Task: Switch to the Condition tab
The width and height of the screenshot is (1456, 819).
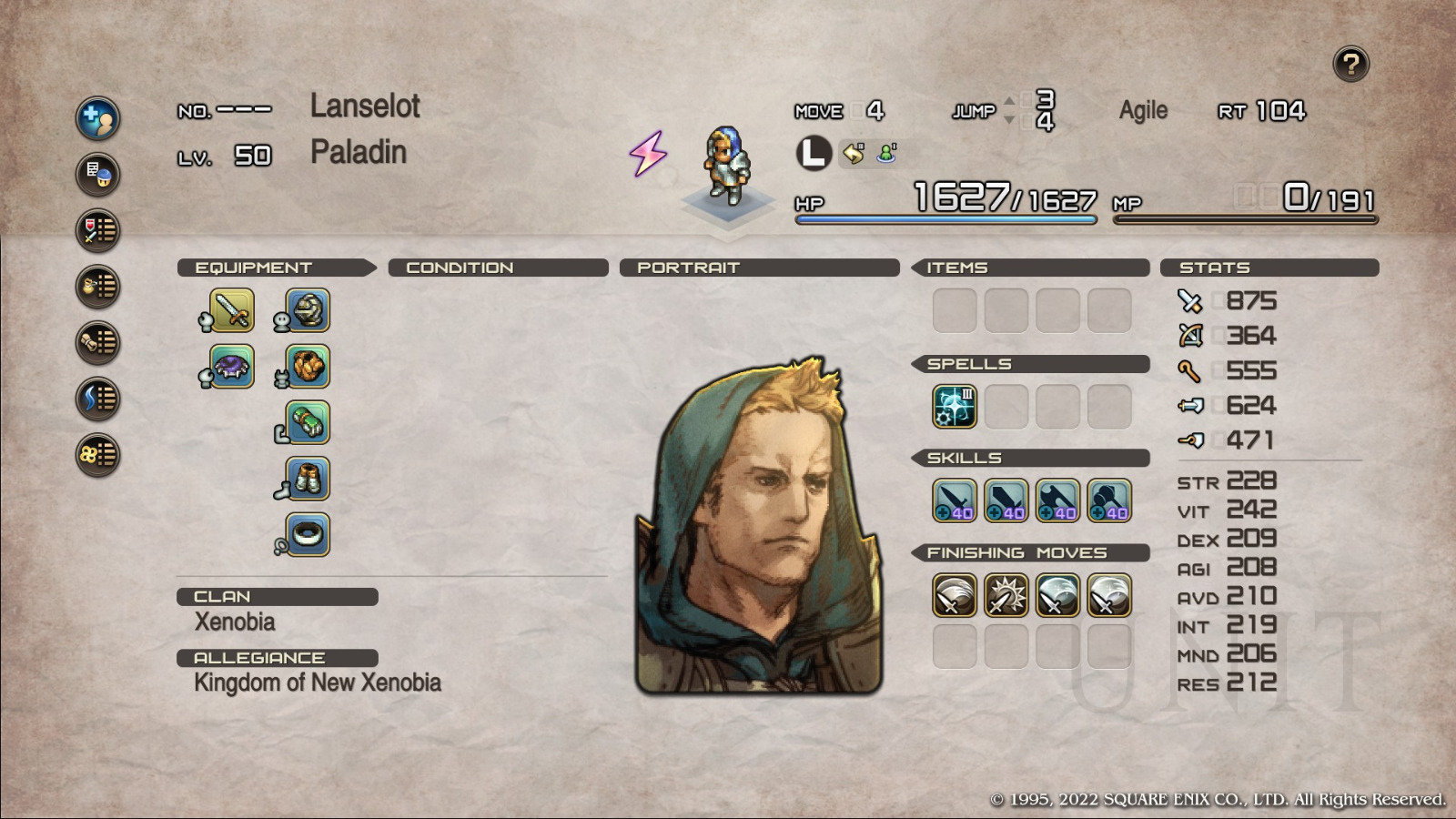Action: coord(460,268)
